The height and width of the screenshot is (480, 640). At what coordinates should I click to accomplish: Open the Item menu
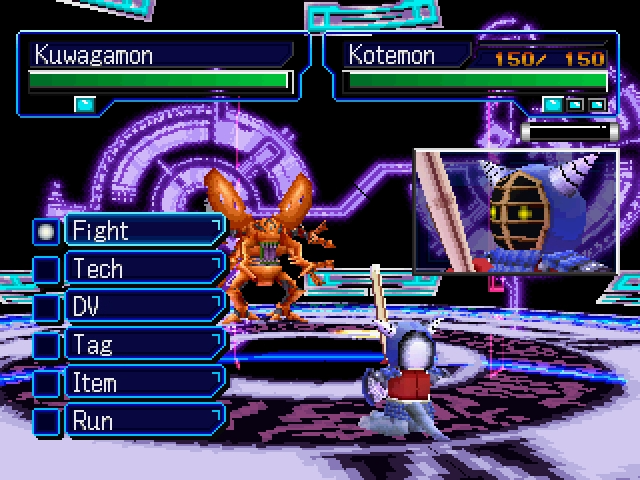coord(143,383)
